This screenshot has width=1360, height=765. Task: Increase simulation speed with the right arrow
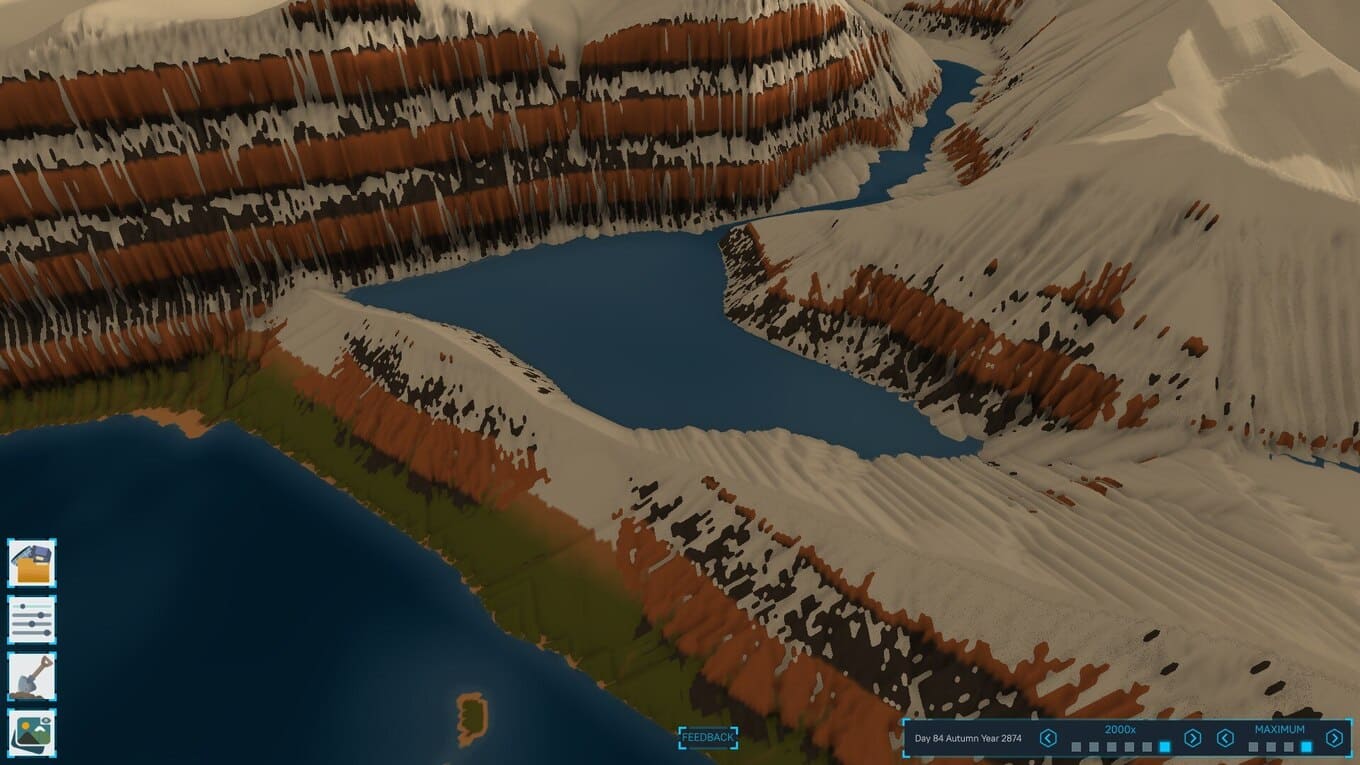click(x=1192, y=738)
